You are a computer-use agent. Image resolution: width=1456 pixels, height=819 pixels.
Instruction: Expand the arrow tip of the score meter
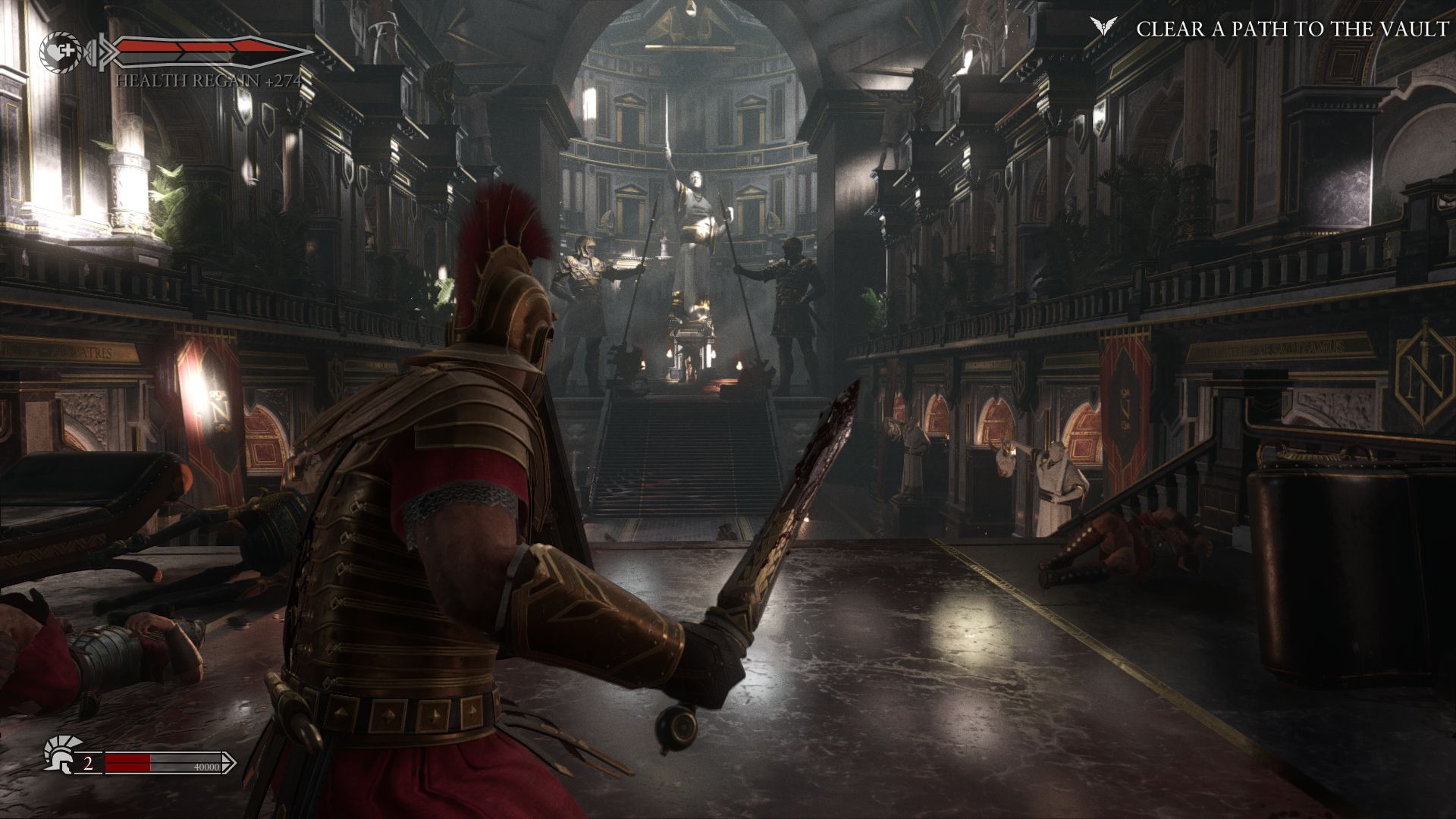(234, 762)
